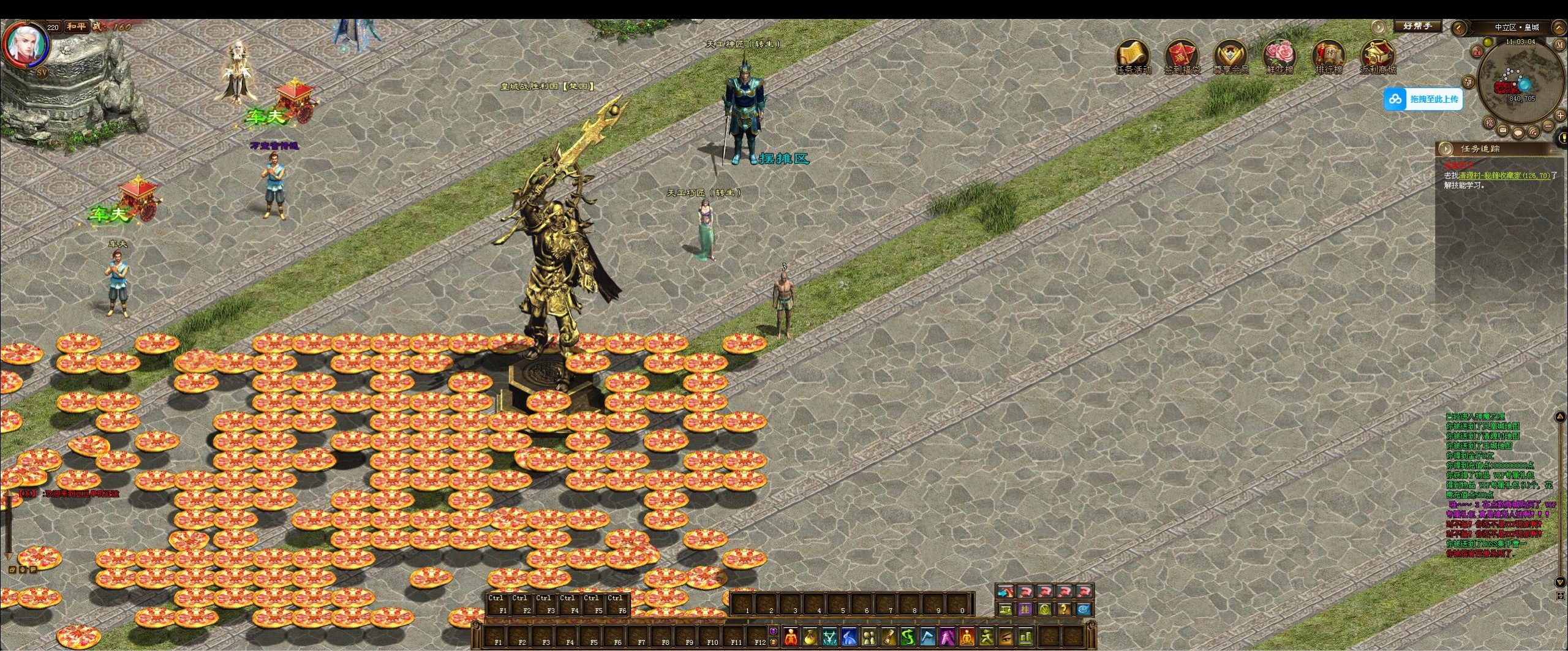Open the yellow money bag inventory icon
The height and width of the screenshot is (651, 1568).
[x=810, y=637]
